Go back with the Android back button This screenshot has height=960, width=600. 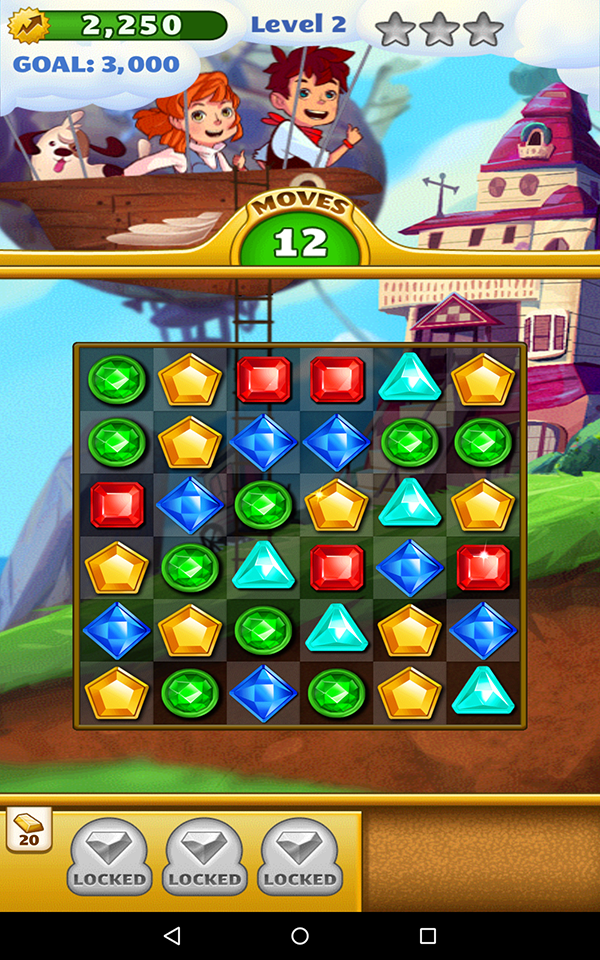tap(172, 936)
